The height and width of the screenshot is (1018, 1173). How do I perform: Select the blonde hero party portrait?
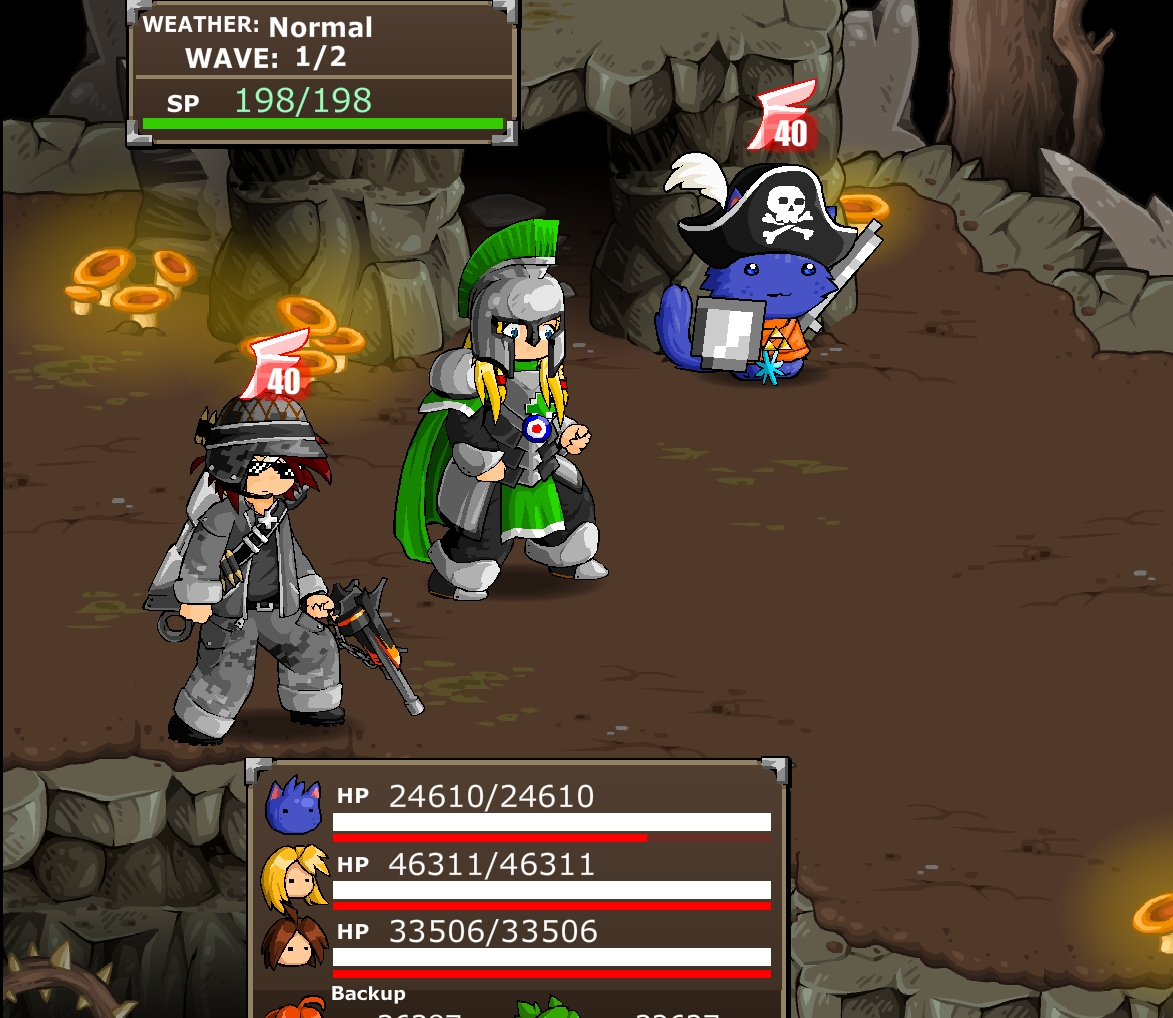click(294, 875)
